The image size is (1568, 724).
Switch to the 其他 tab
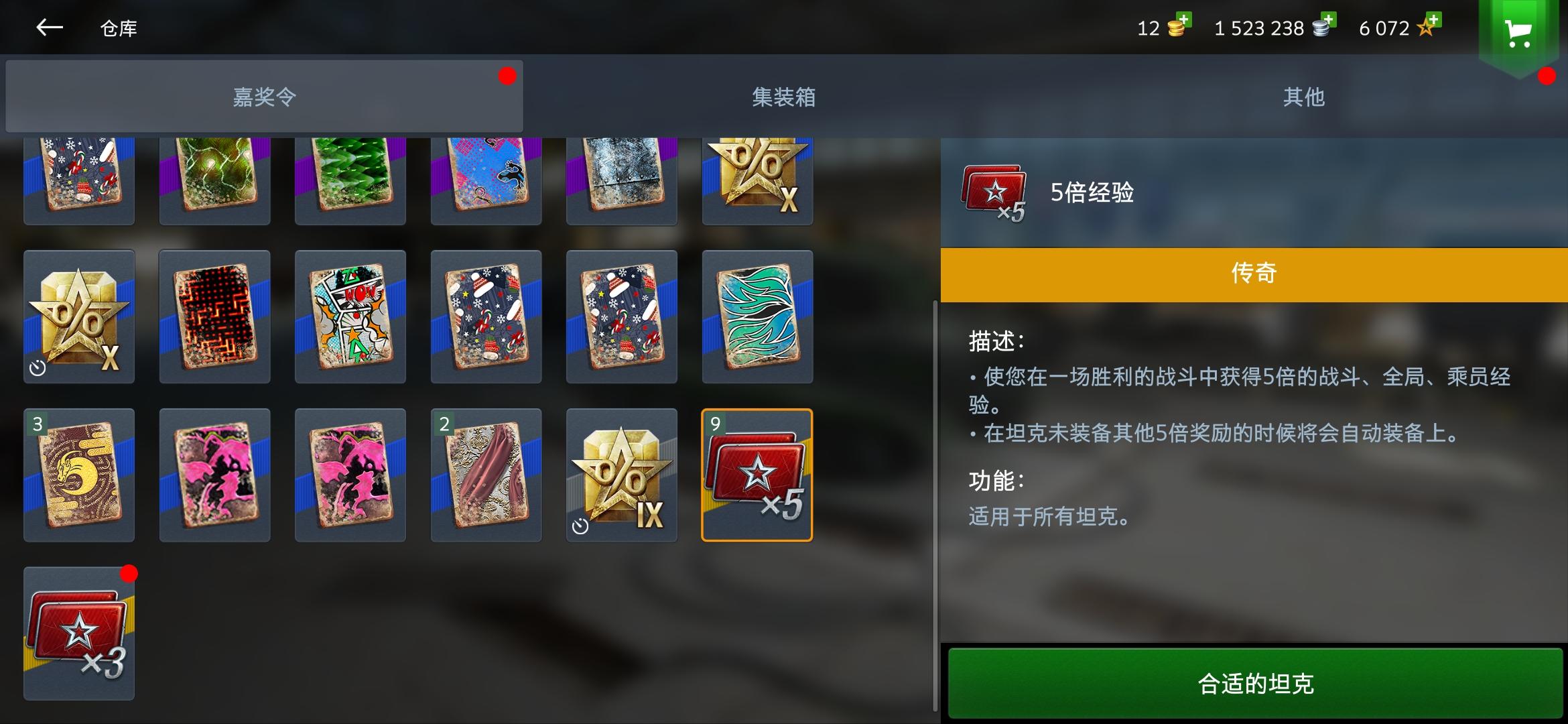(1303, 97)
